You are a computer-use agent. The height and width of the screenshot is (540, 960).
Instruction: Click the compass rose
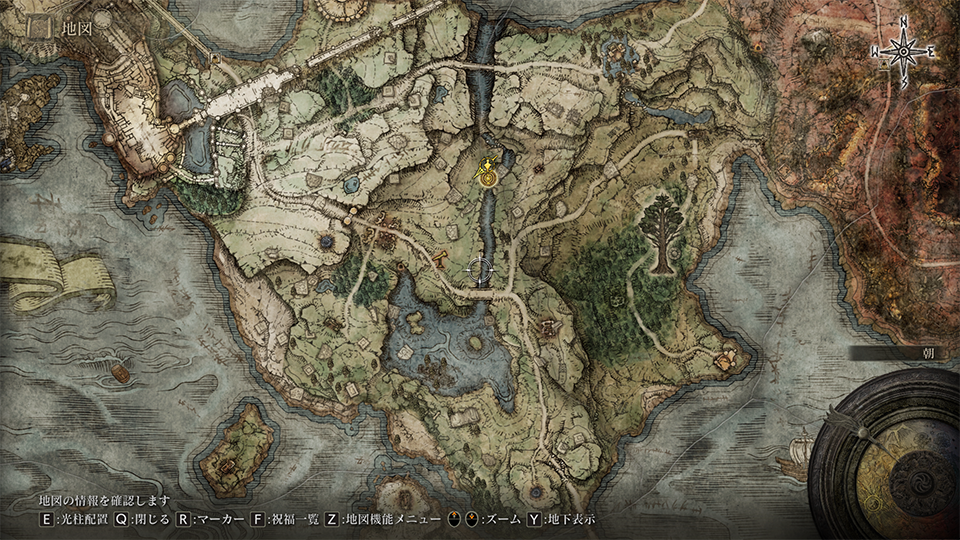903,51
